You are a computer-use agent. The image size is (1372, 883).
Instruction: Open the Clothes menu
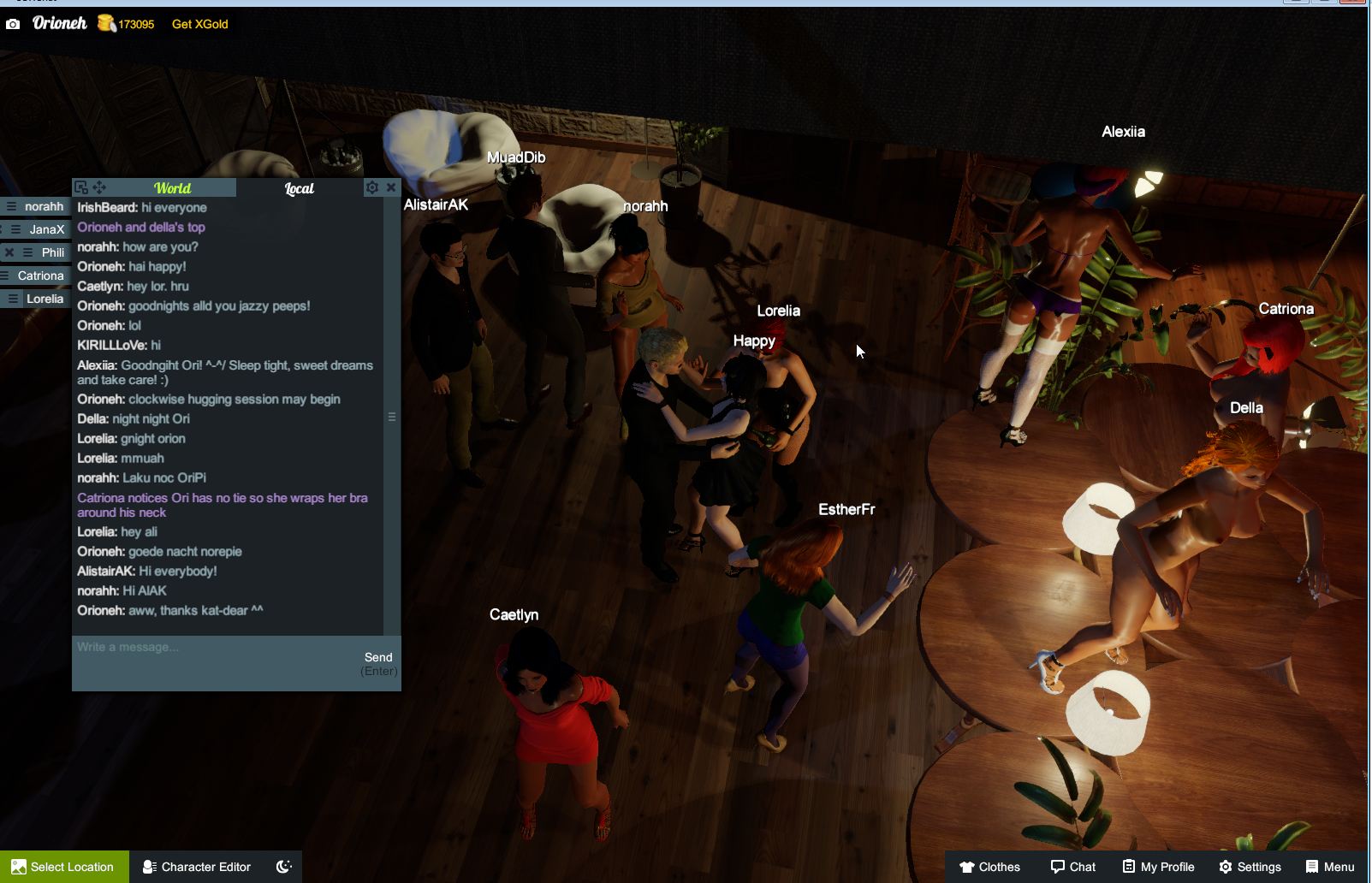(x=989, y=867)
